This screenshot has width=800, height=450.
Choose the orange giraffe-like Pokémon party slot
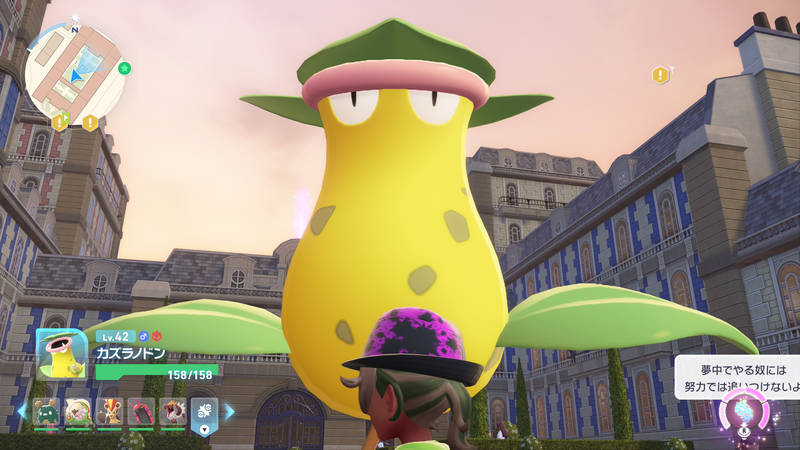[x=110, y=411]
